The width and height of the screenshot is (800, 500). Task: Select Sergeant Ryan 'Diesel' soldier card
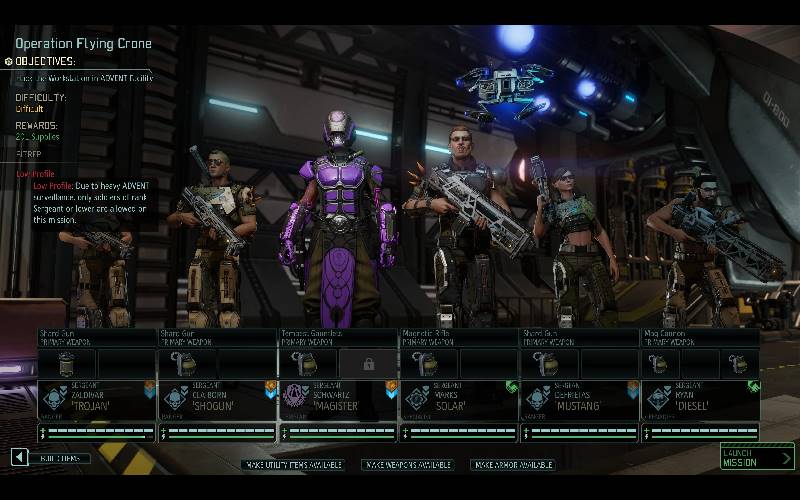coord(700,400)
